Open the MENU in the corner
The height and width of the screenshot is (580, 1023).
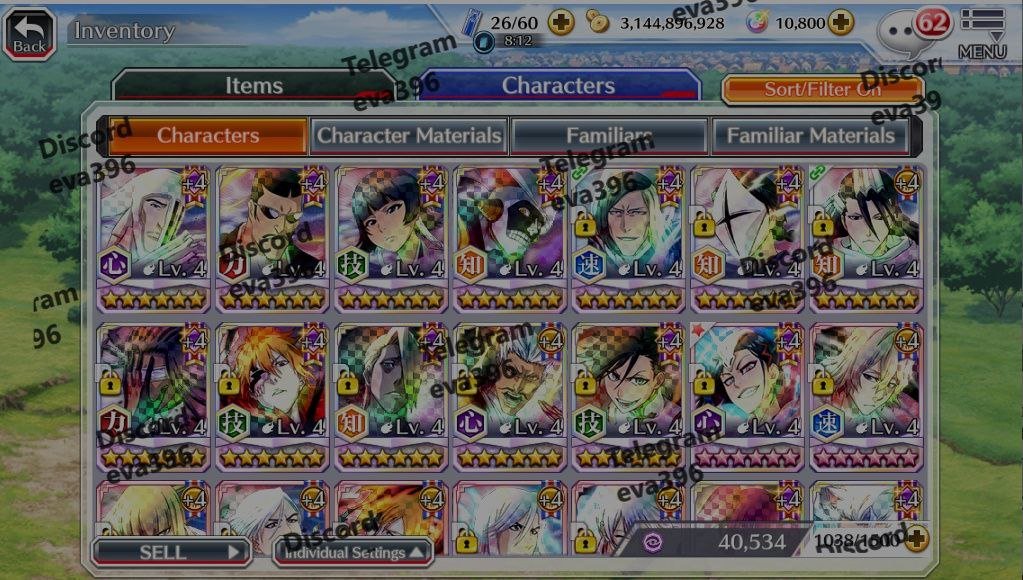coord(981,33)
